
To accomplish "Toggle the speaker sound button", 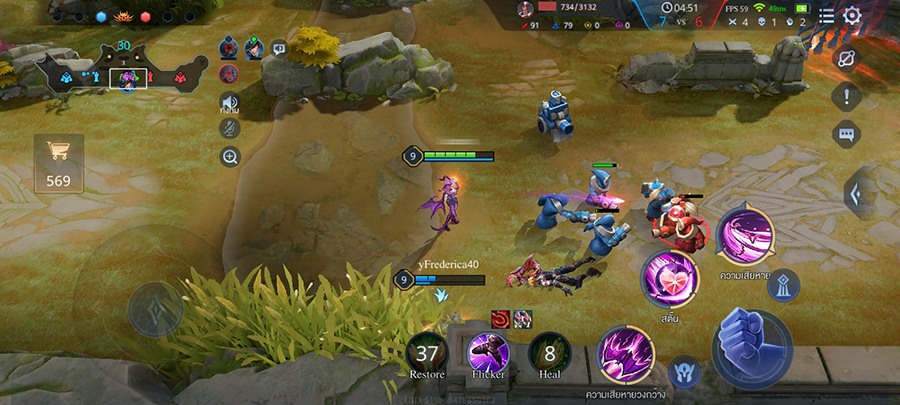I will 230,103.
